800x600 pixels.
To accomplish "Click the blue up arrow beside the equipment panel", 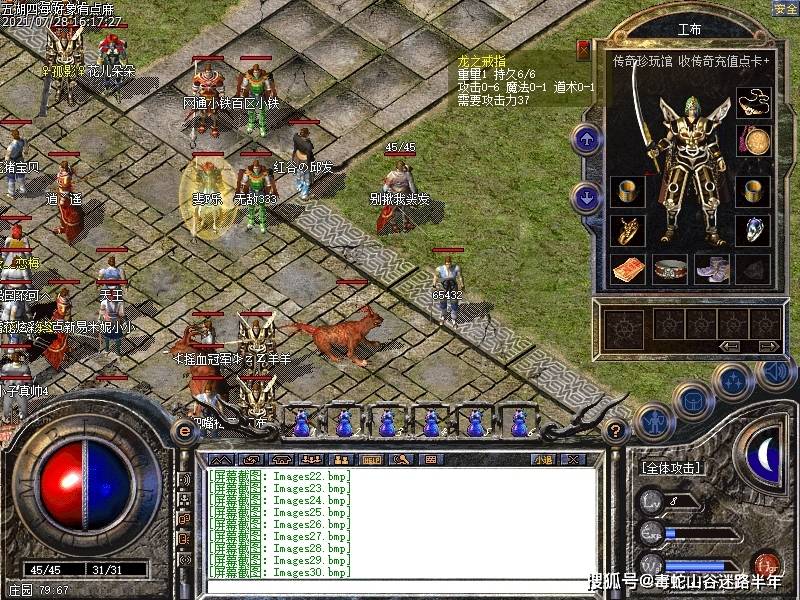I will tap(587, 139).
